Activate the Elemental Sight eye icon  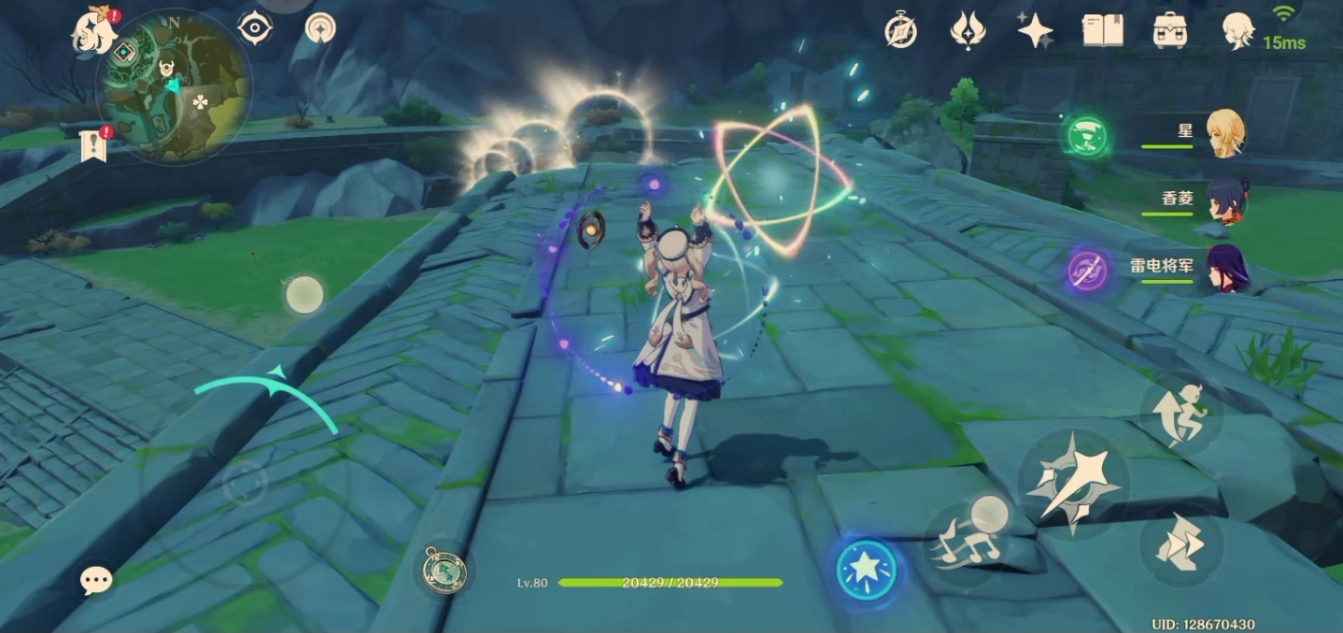tap(255, 28)
